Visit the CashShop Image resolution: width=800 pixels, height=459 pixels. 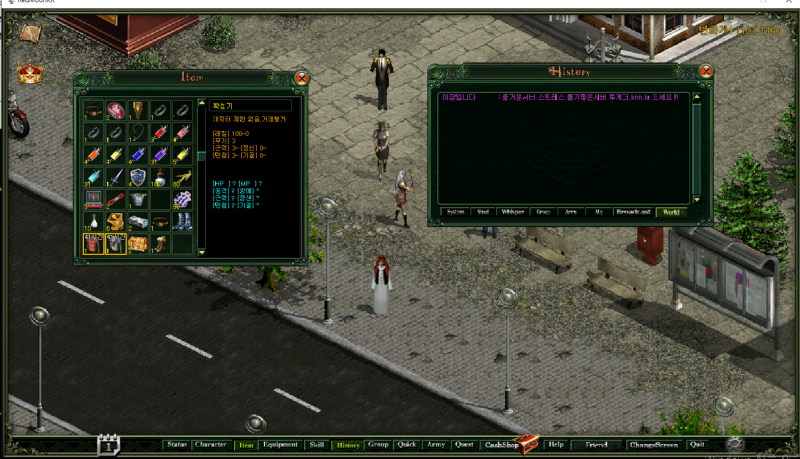[503, 444]
